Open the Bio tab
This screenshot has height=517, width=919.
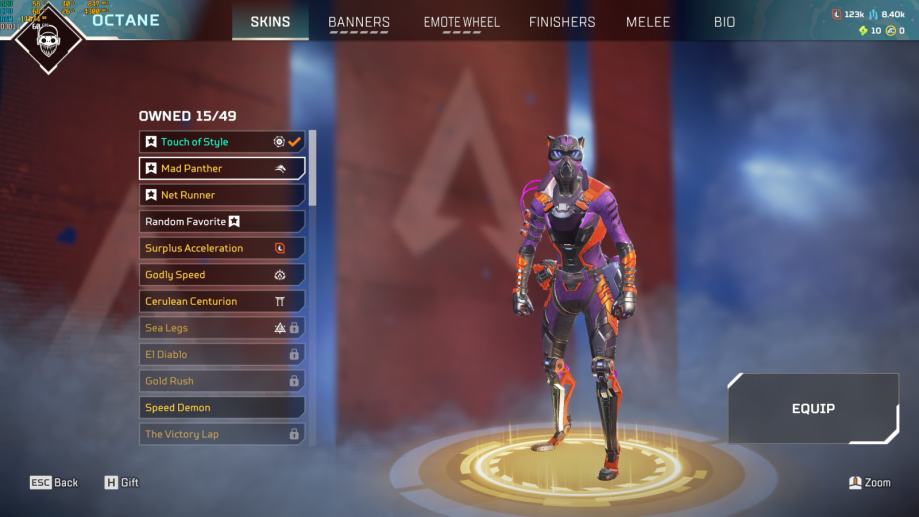tap(724, 22)
